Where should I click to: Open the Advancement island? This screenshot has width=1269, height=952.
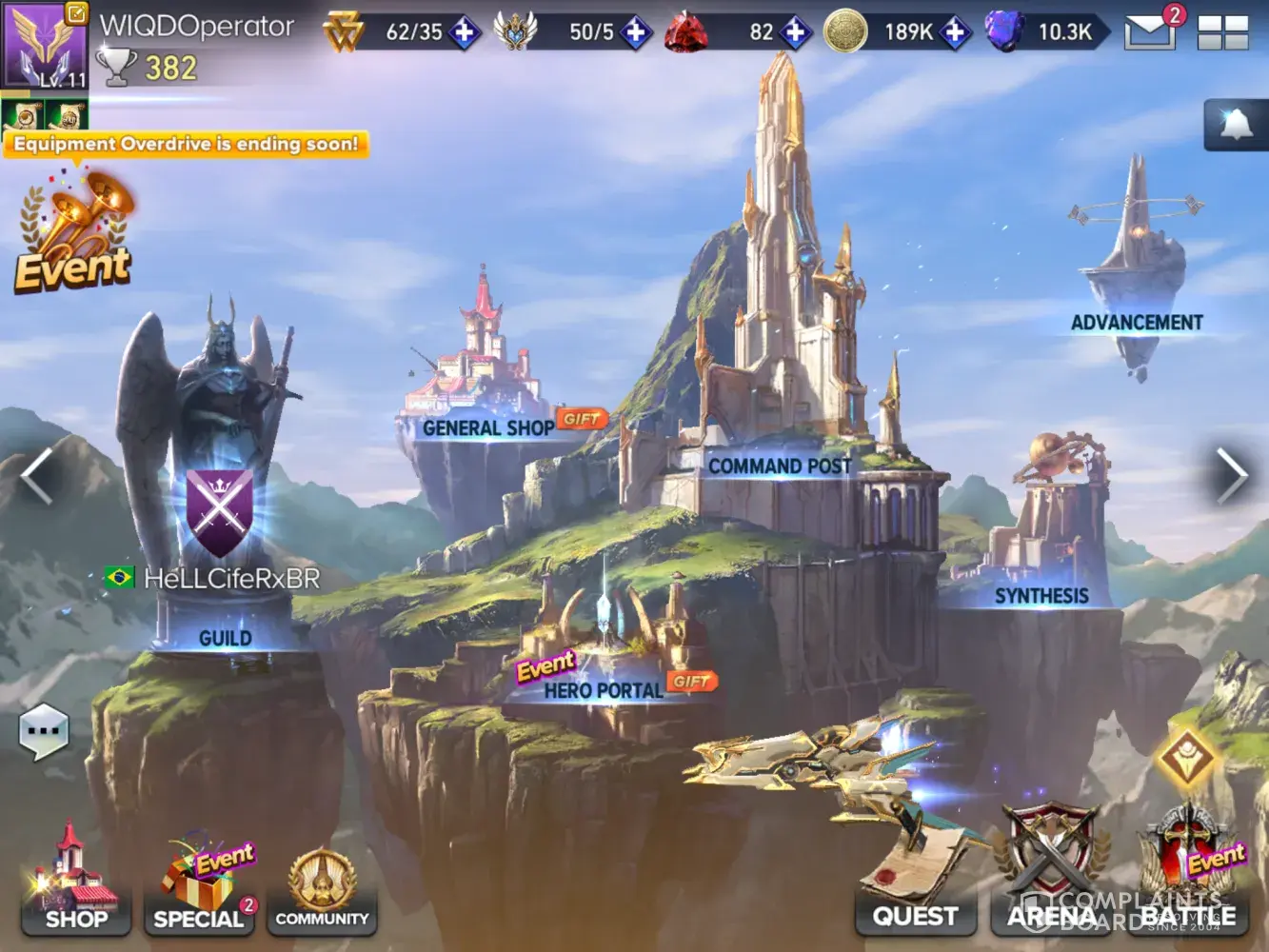(1136, 276)
